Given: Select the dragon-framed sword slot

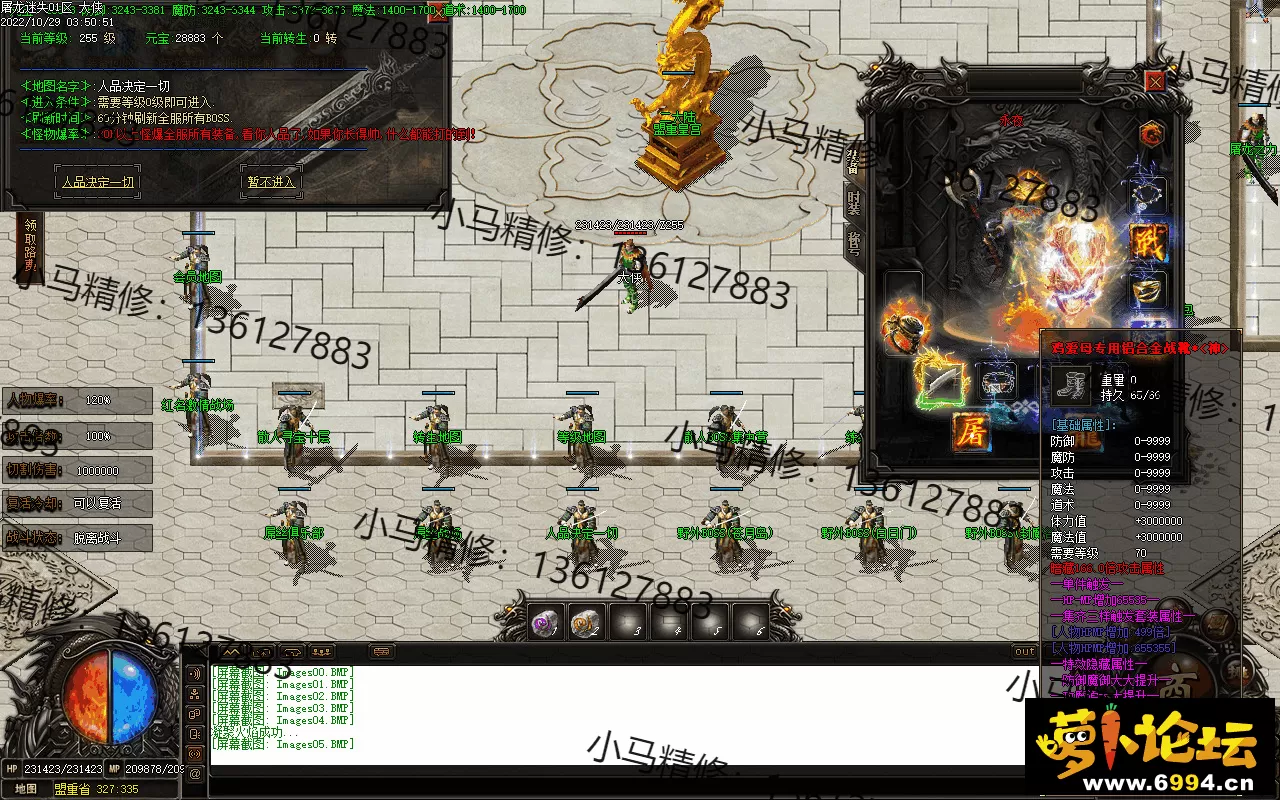Looking at the screenshot, I should pos(940,384).
